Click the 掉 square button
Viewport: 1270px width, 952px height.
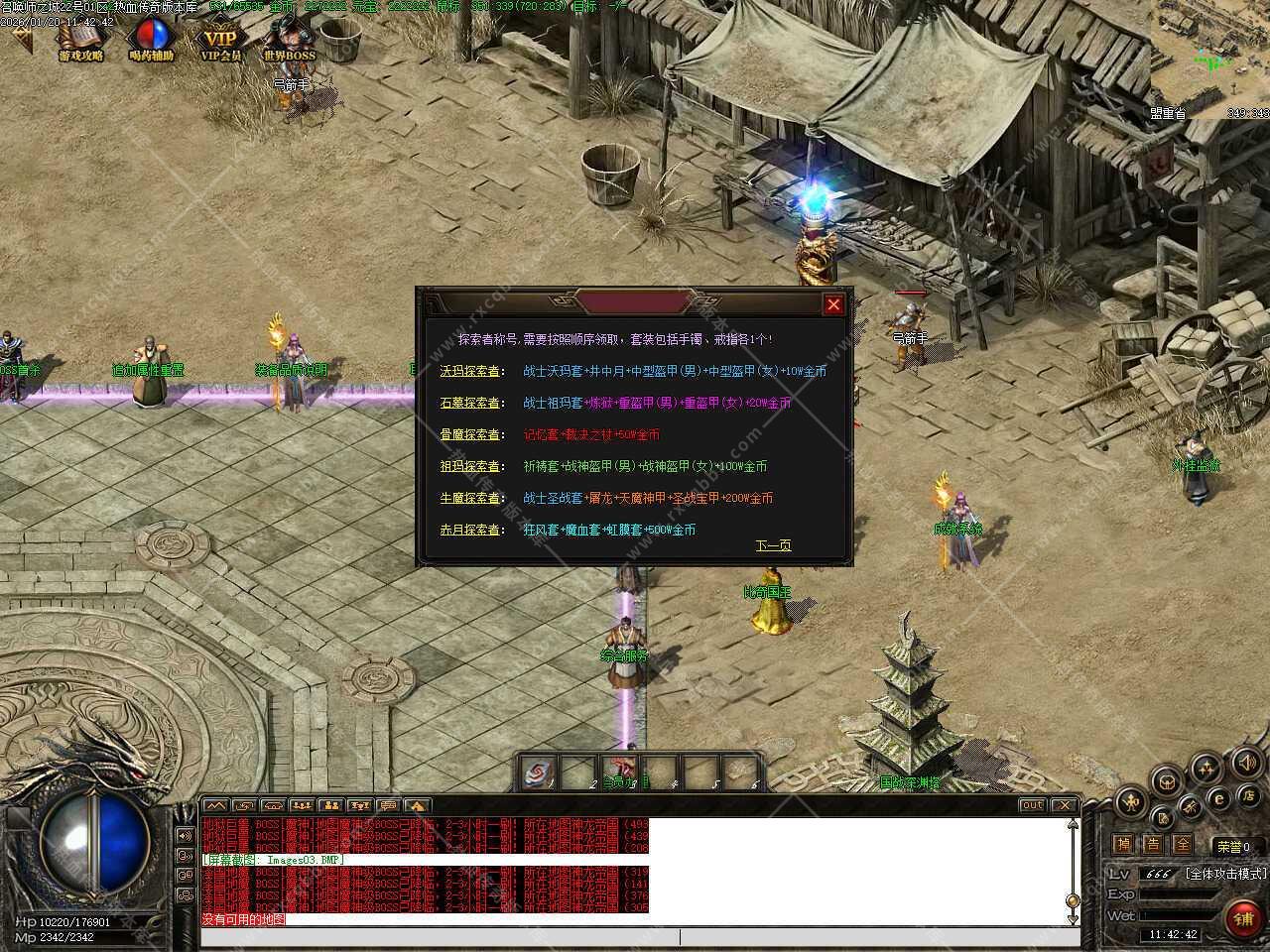[x=1122, y=845]
